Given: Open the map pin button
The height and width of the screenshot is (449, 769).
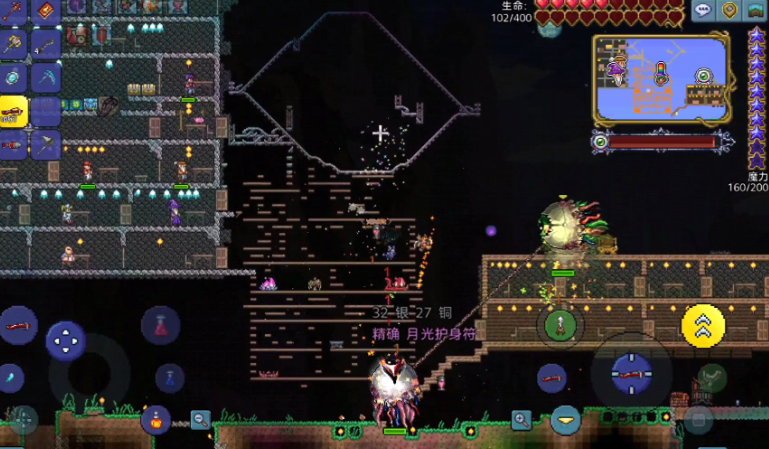Looking at the screenshot, I should click(730, 11).
